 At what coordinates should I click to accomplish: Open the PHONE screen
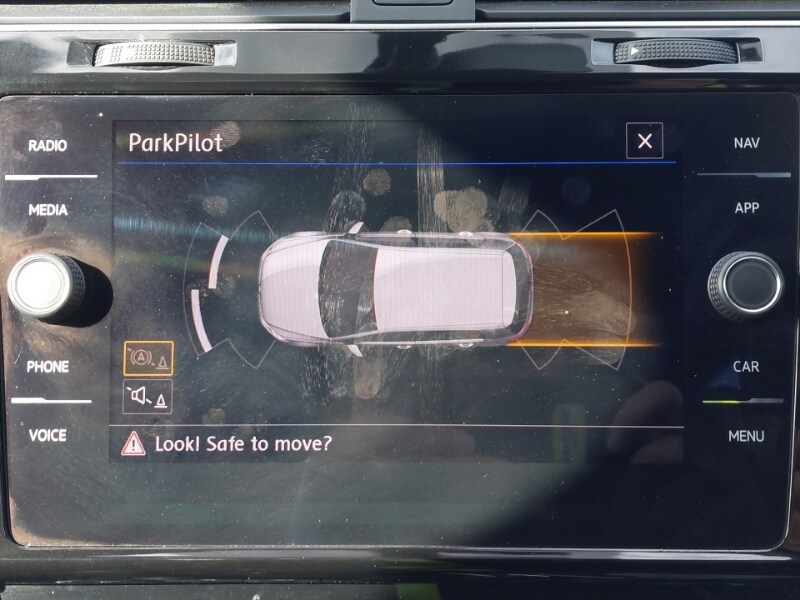48,367
